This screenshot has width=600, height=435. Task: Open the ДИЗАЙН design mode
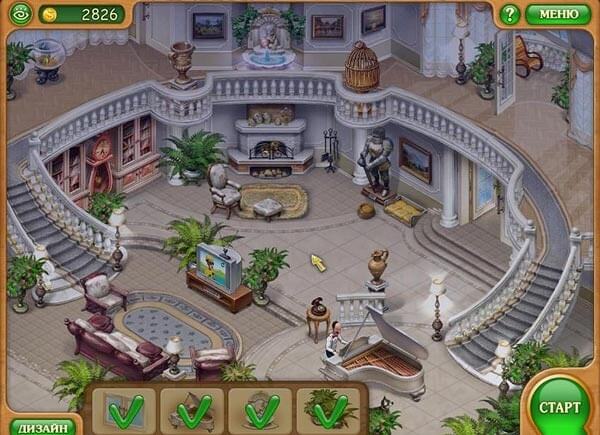pos(42,427)
